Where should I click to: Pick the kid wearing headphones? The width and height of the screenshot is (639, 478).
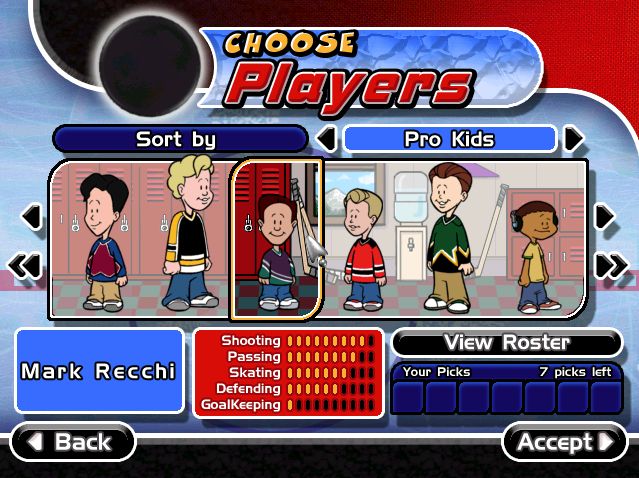532,255
